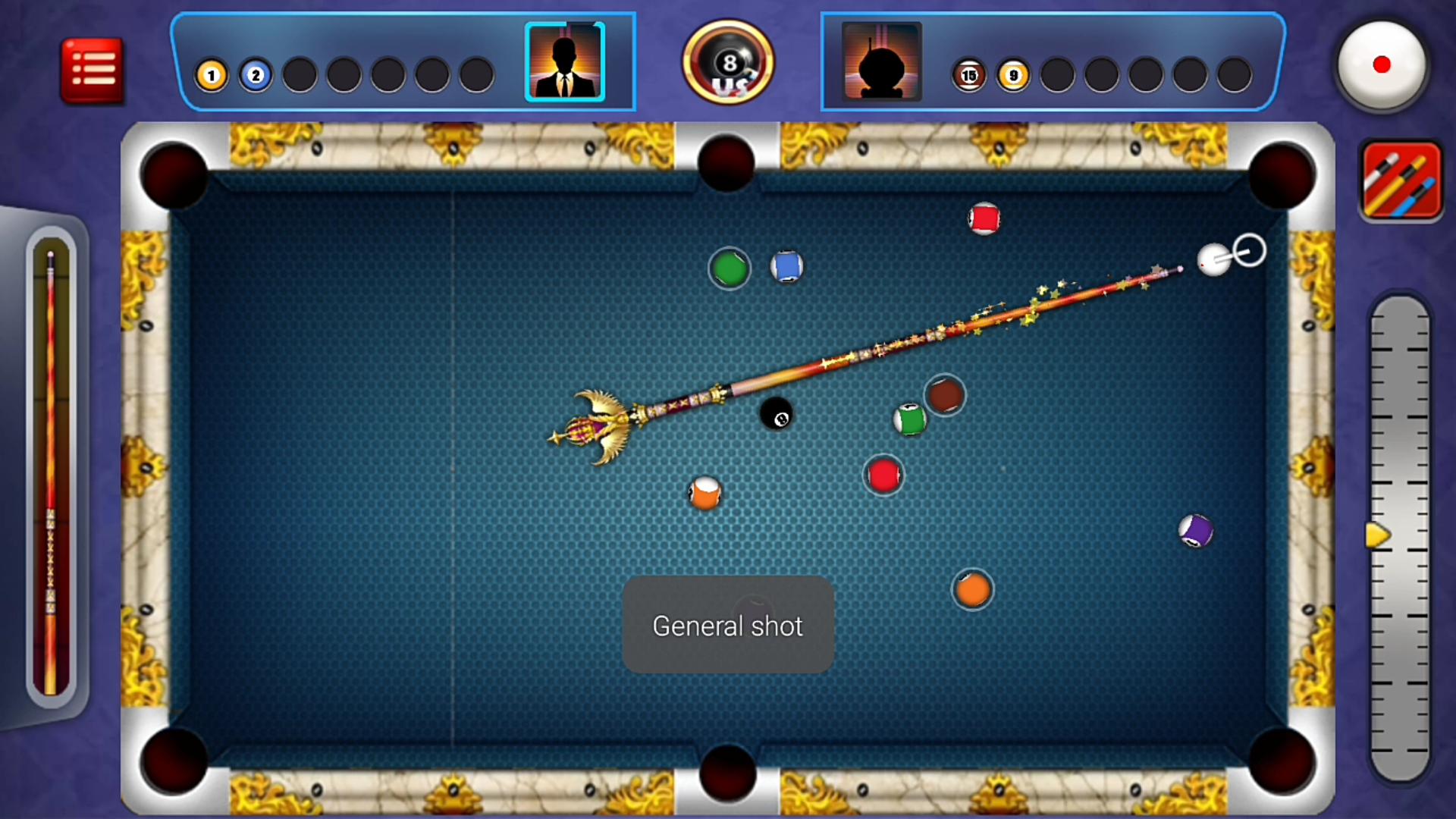Click the potted 9 ball indicator
Image resolution: width=1456 pixels, height=819 pixels.
click(x=1012, y=74)
